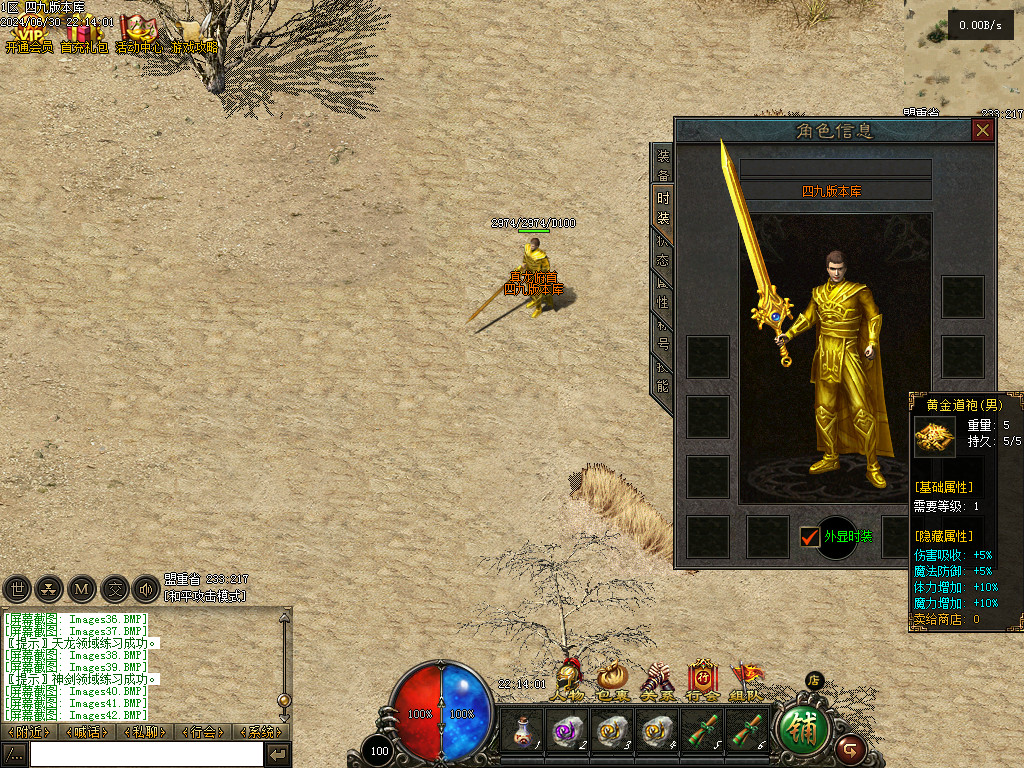The image size is (1024, 768).
Task: Close the 角色信息 character panel
Action: [983, 131]
